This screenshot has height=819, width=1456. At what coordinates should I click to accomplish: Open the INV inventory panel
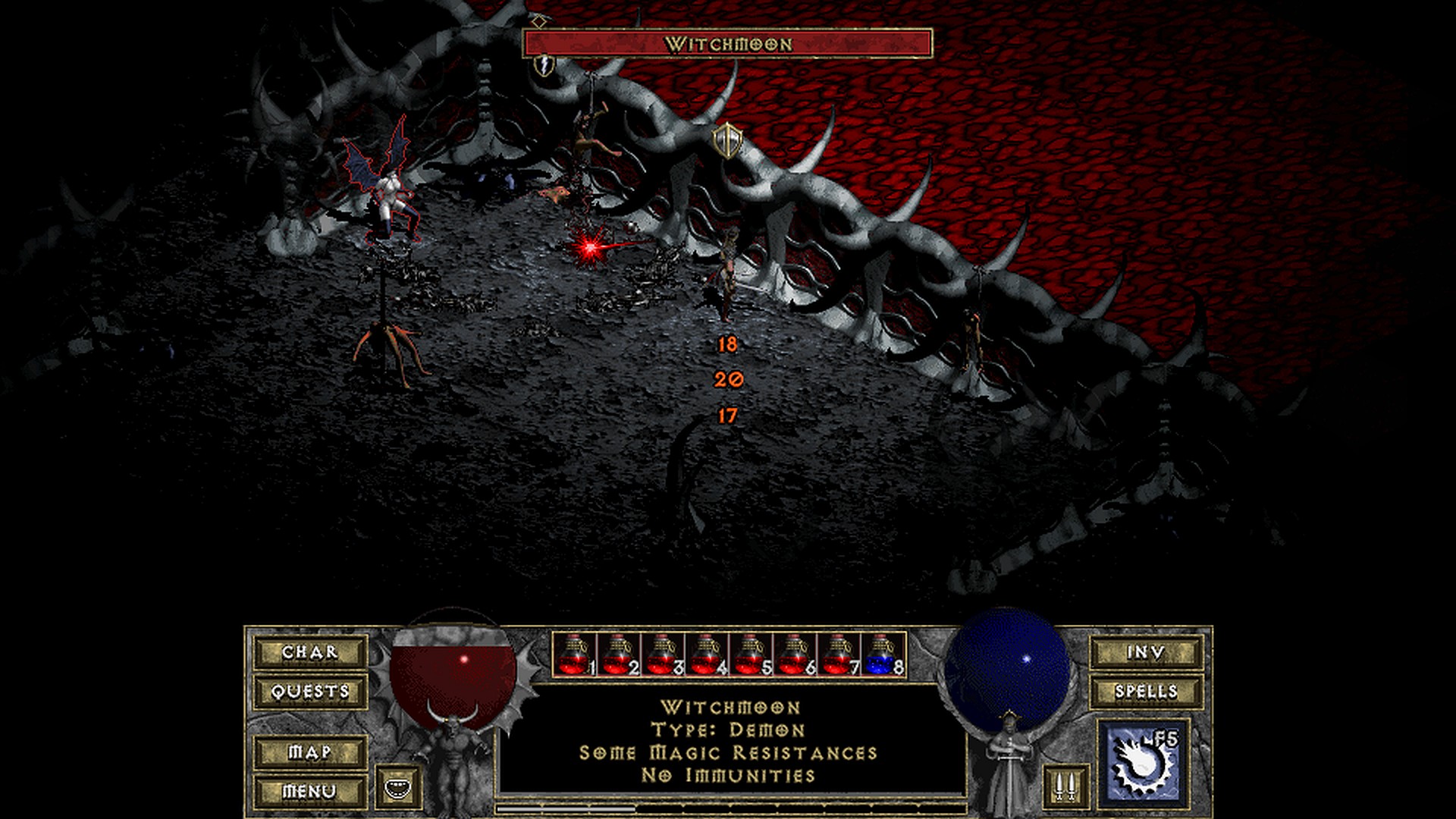[x=1146, y=652]
